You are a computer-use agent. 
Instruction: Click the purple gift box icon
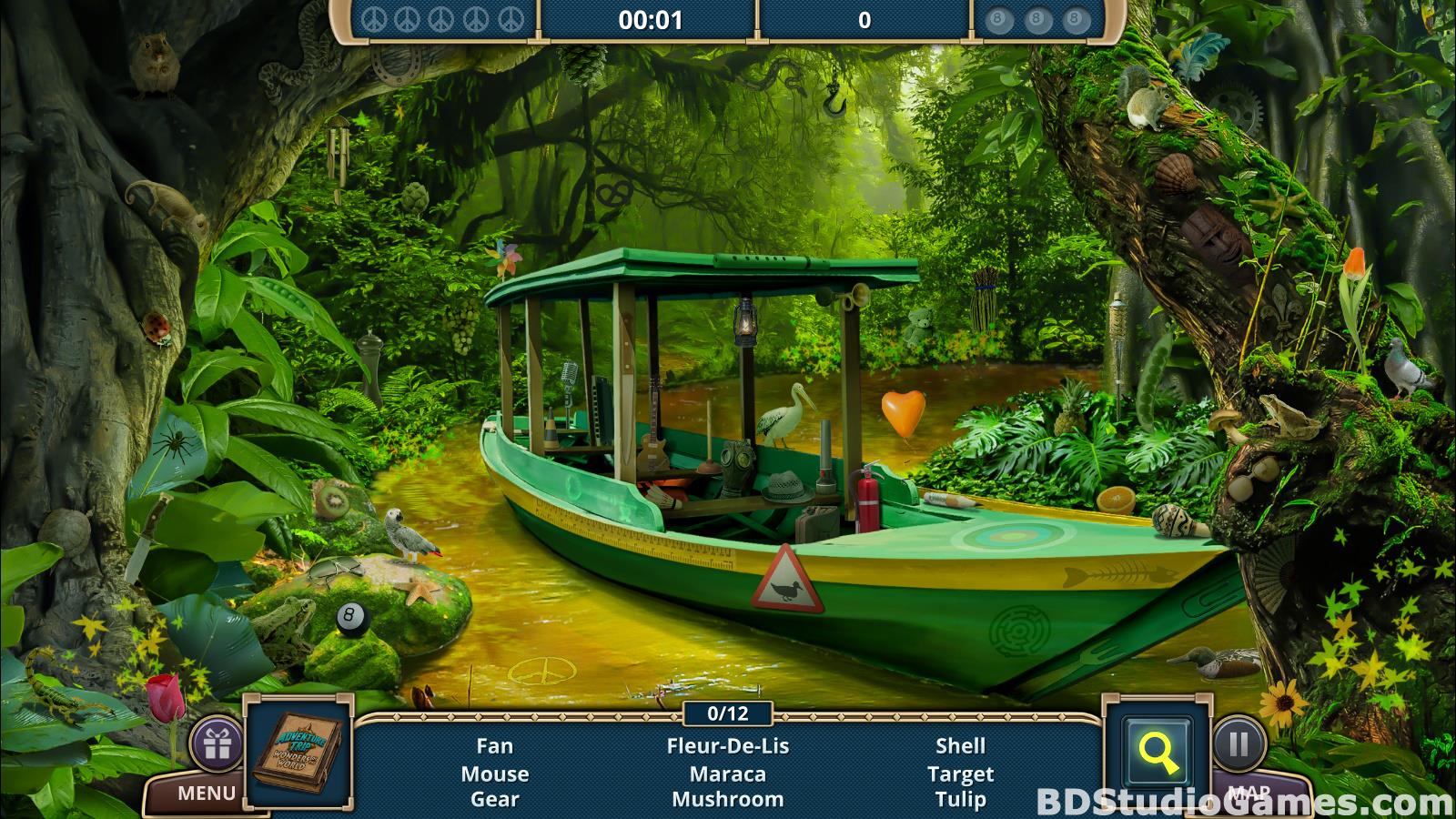pos(217,743)
